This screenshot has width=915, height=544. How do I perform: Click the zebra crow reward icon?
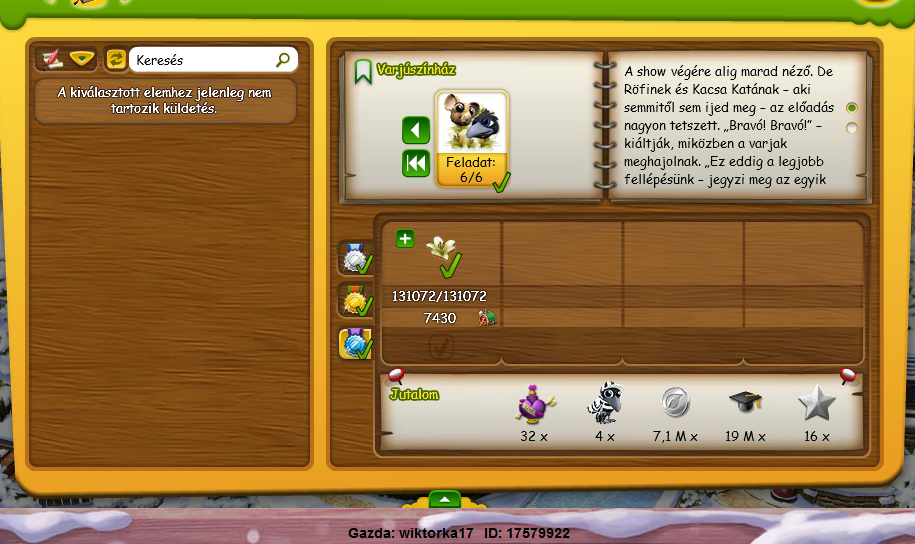coord(604,403)
